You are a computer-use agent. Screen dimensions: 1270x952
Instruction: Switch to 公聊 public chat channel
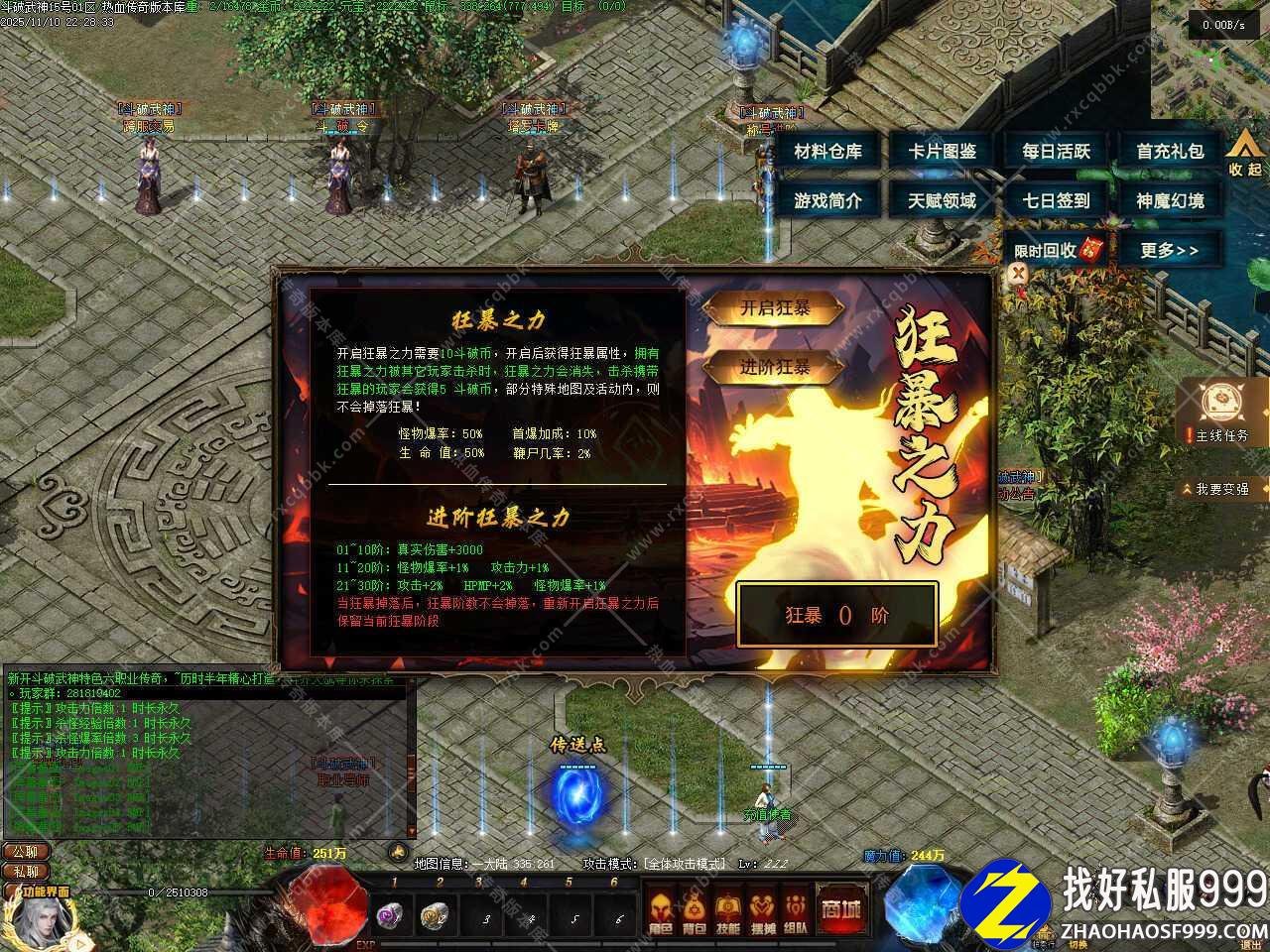[x=25, y=852]
